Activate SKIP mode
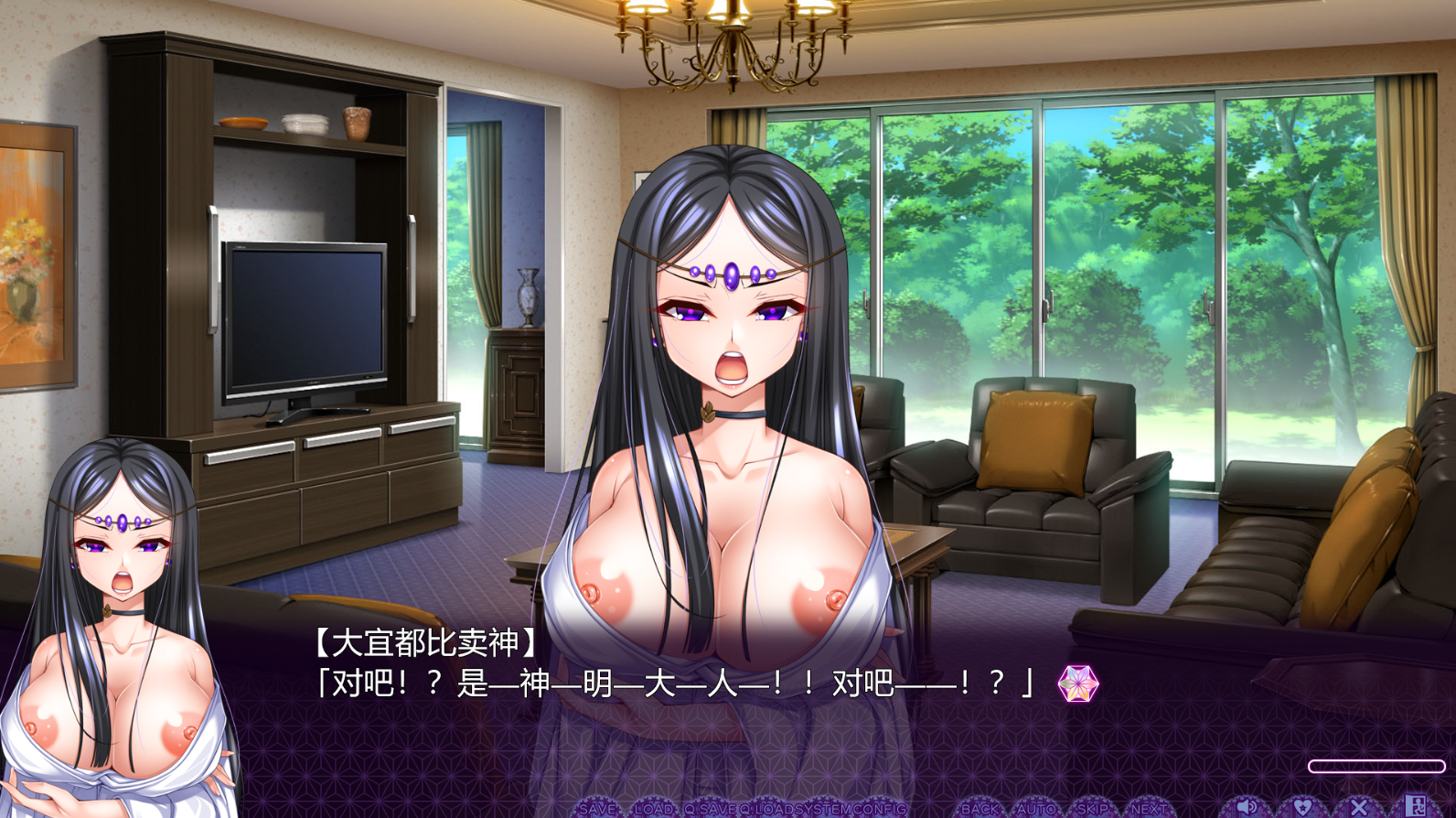The image size is (1456, 818). coord(1092,809)
